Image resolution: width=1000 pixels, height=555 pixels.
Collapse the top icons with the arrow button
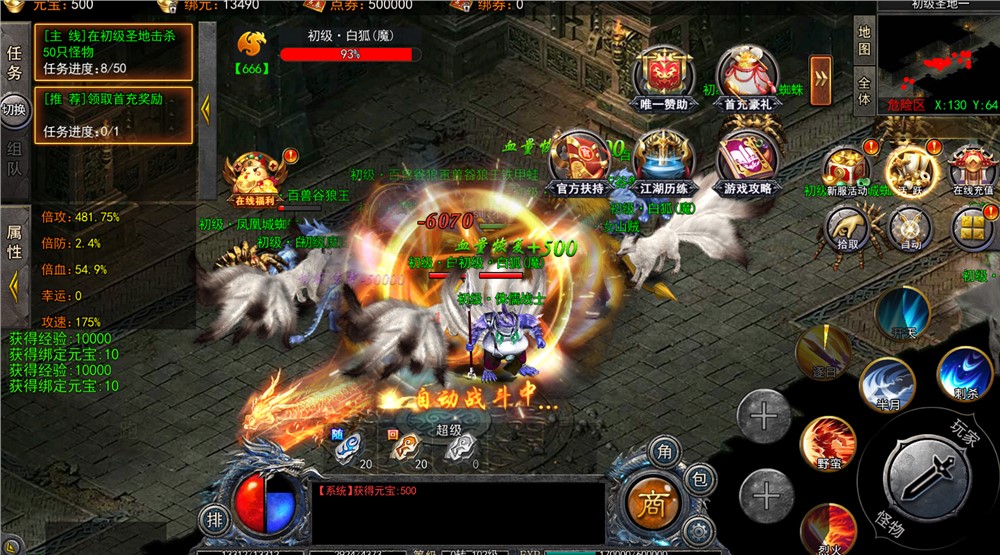821,74
